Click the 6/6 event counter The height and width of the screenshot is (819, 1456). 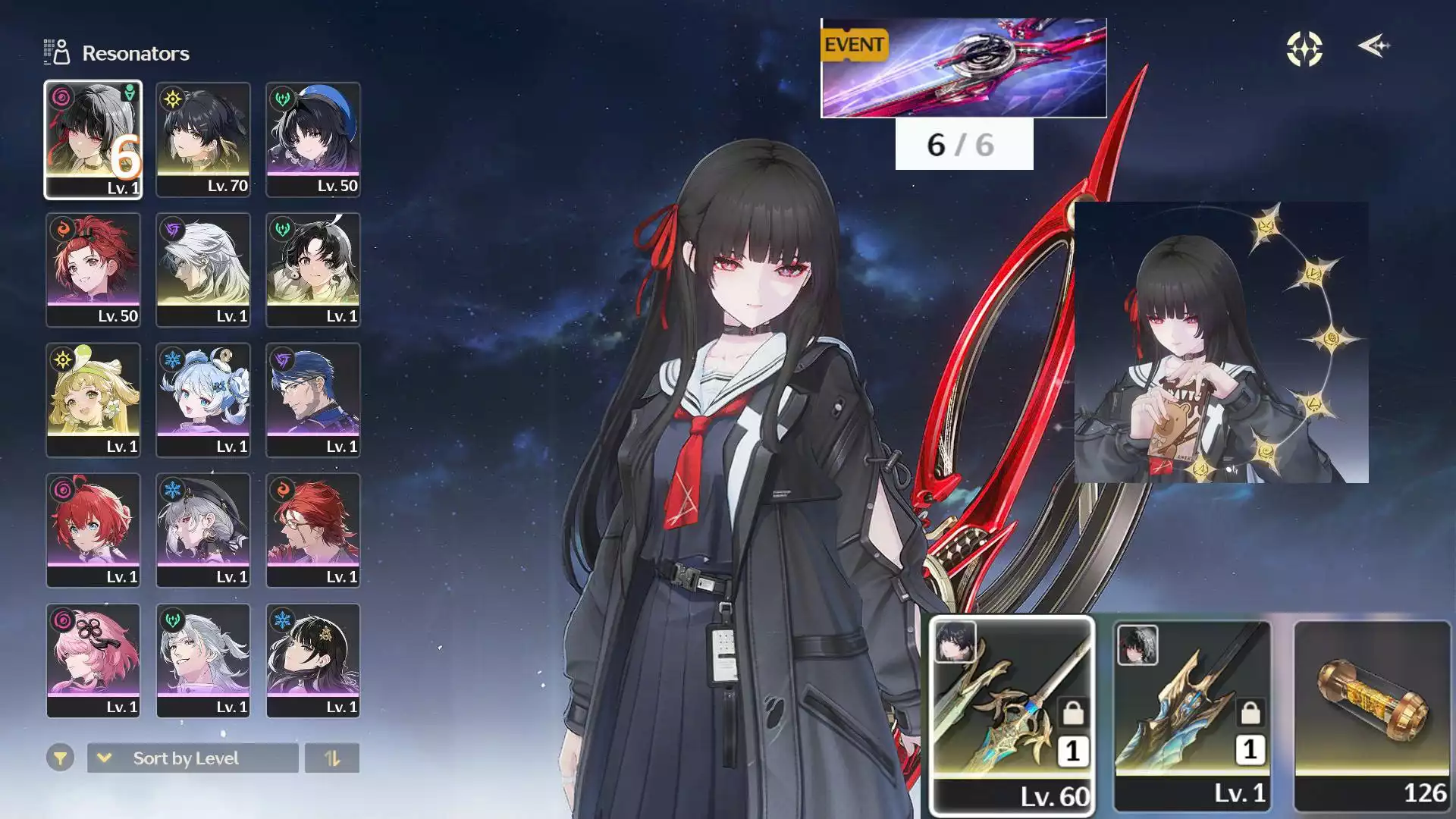tap(963, 146)
